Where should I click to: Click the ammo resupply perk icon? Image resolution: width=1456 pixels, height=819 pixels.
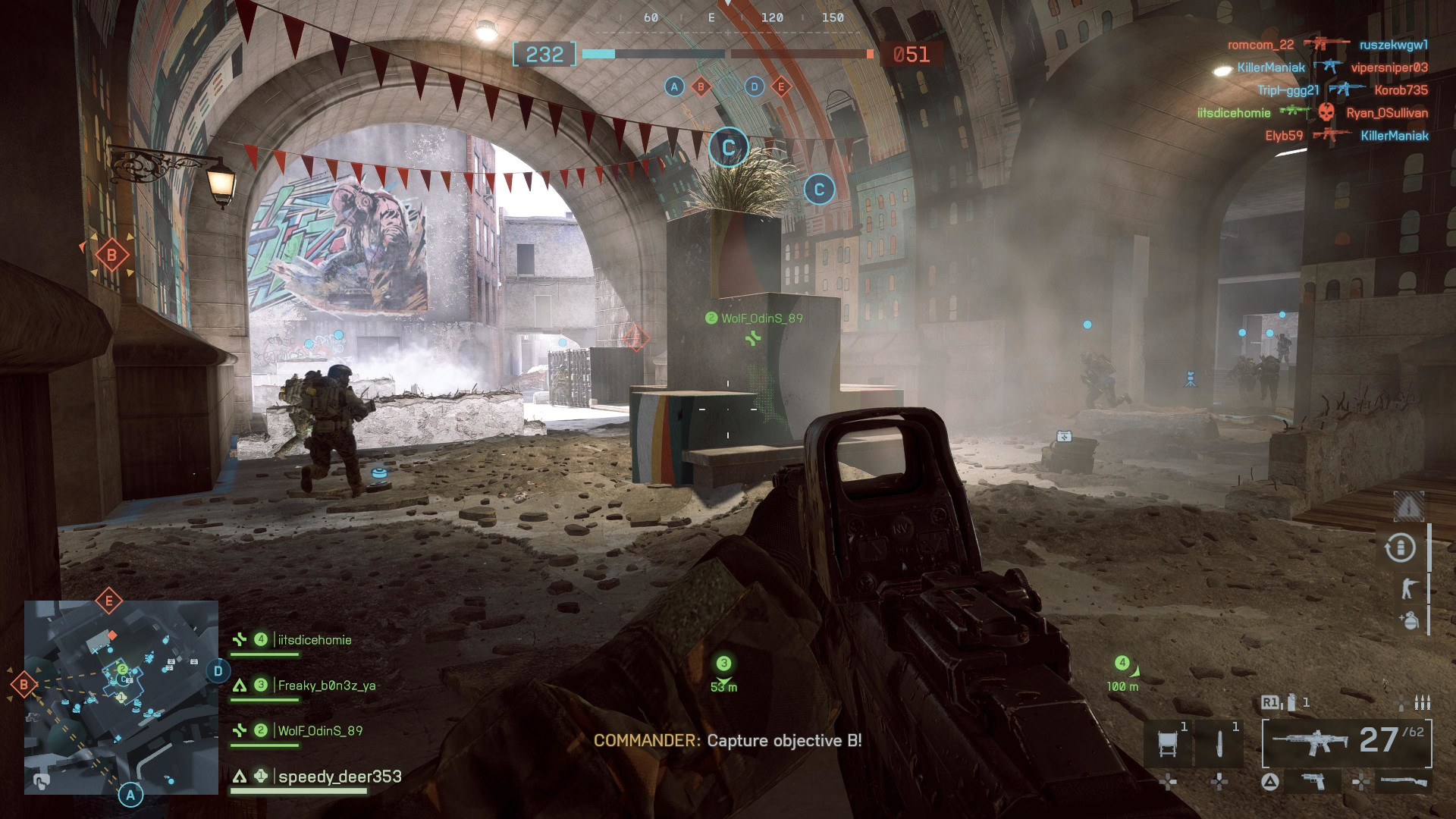click(1401, 548)
